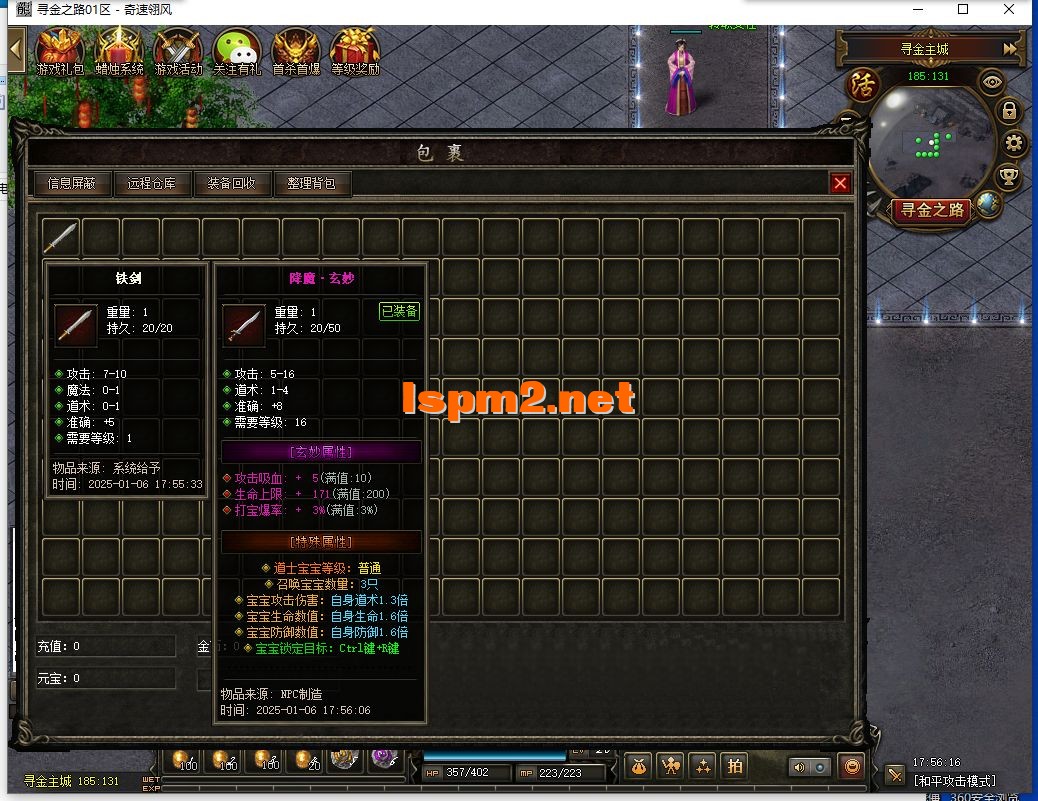Click the red 寻金之路 button

(x=931, y=210)
